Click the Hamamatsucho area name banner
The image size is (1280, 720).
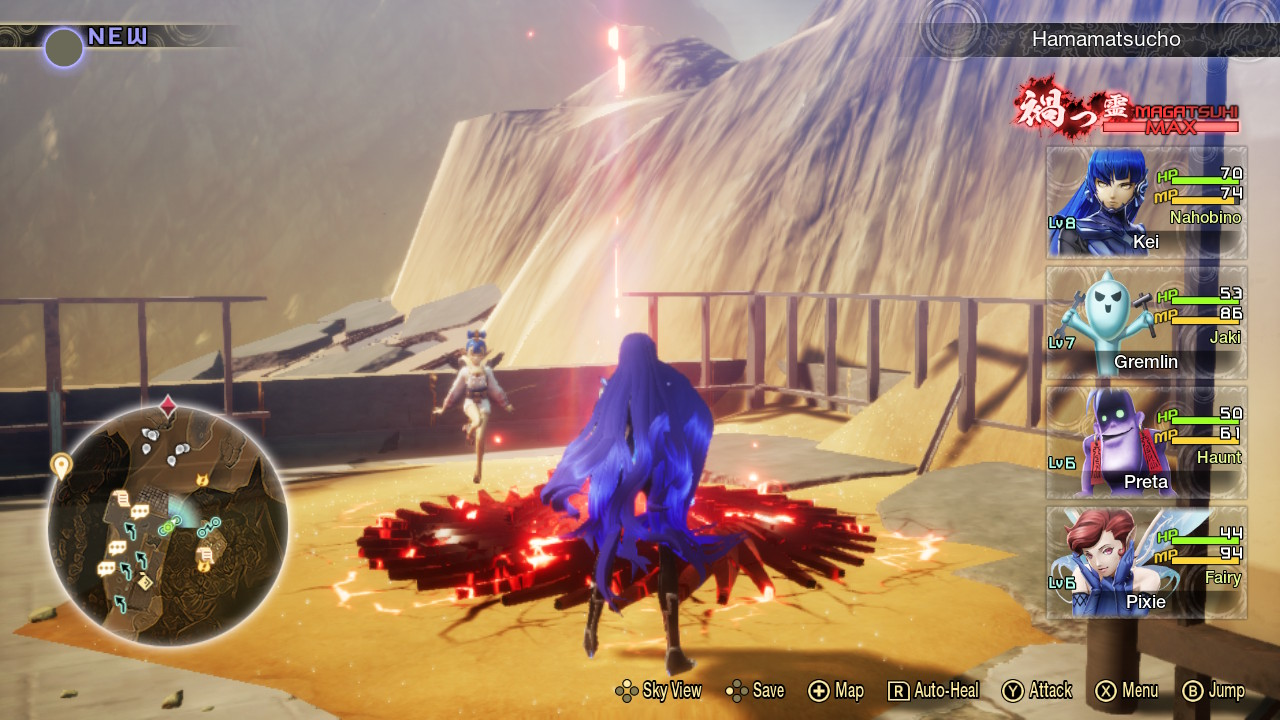1105,41
